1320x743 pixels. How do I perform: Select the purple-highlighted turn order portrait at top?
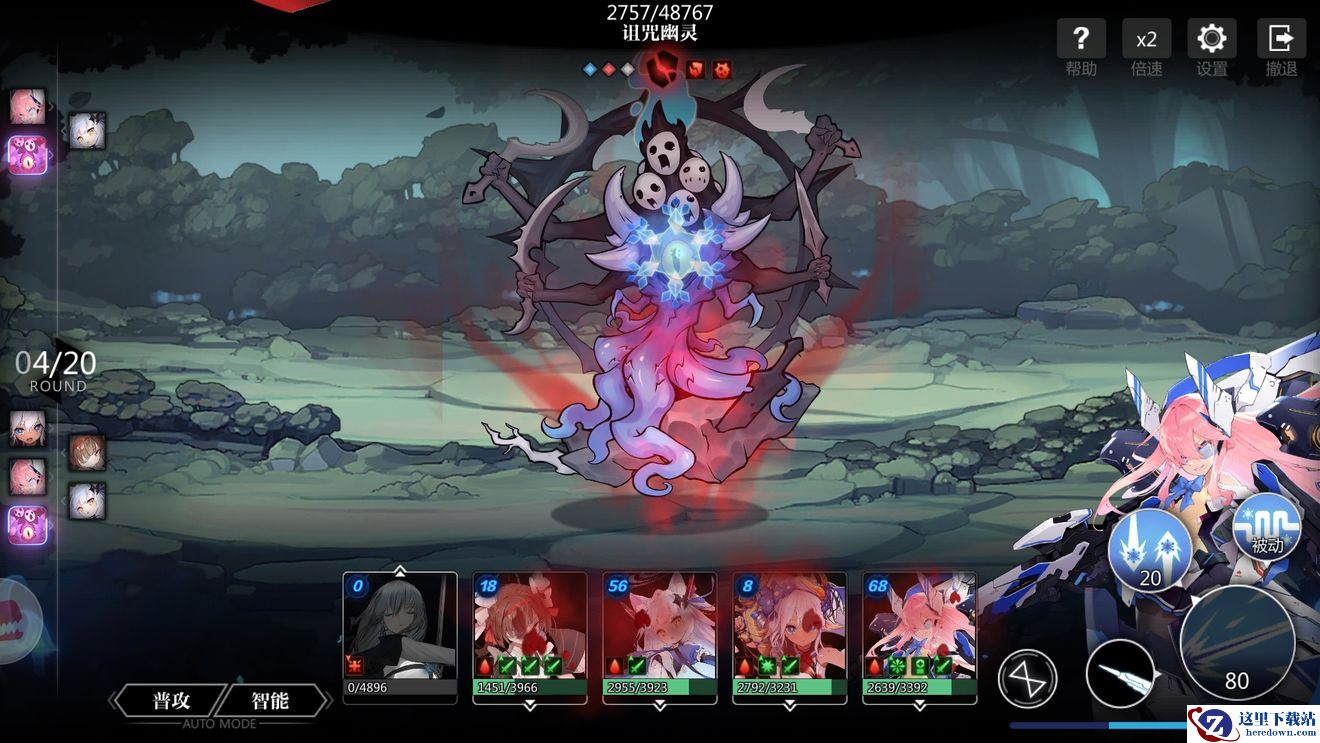click(28, 155)
